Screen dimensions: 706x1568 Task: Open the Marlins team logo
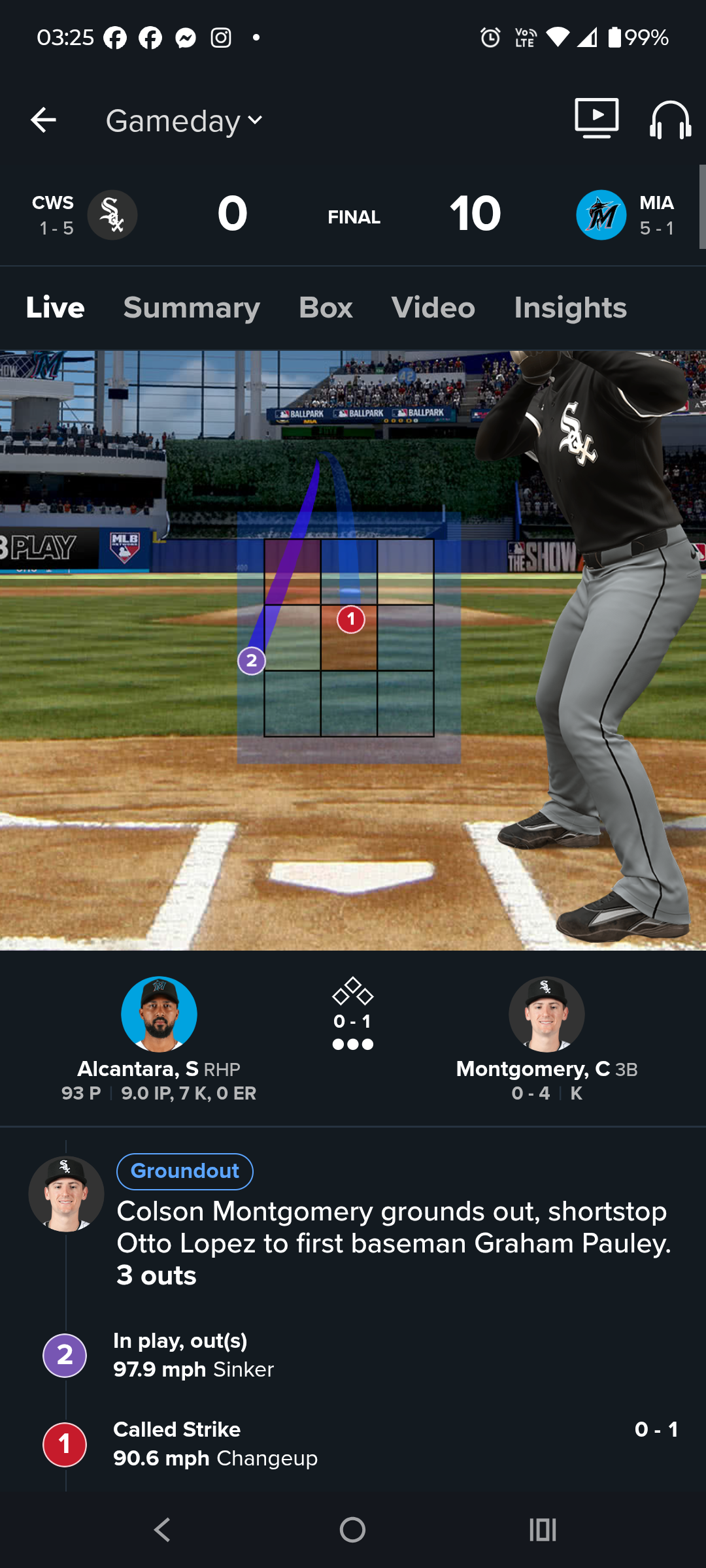coord(601,215)
